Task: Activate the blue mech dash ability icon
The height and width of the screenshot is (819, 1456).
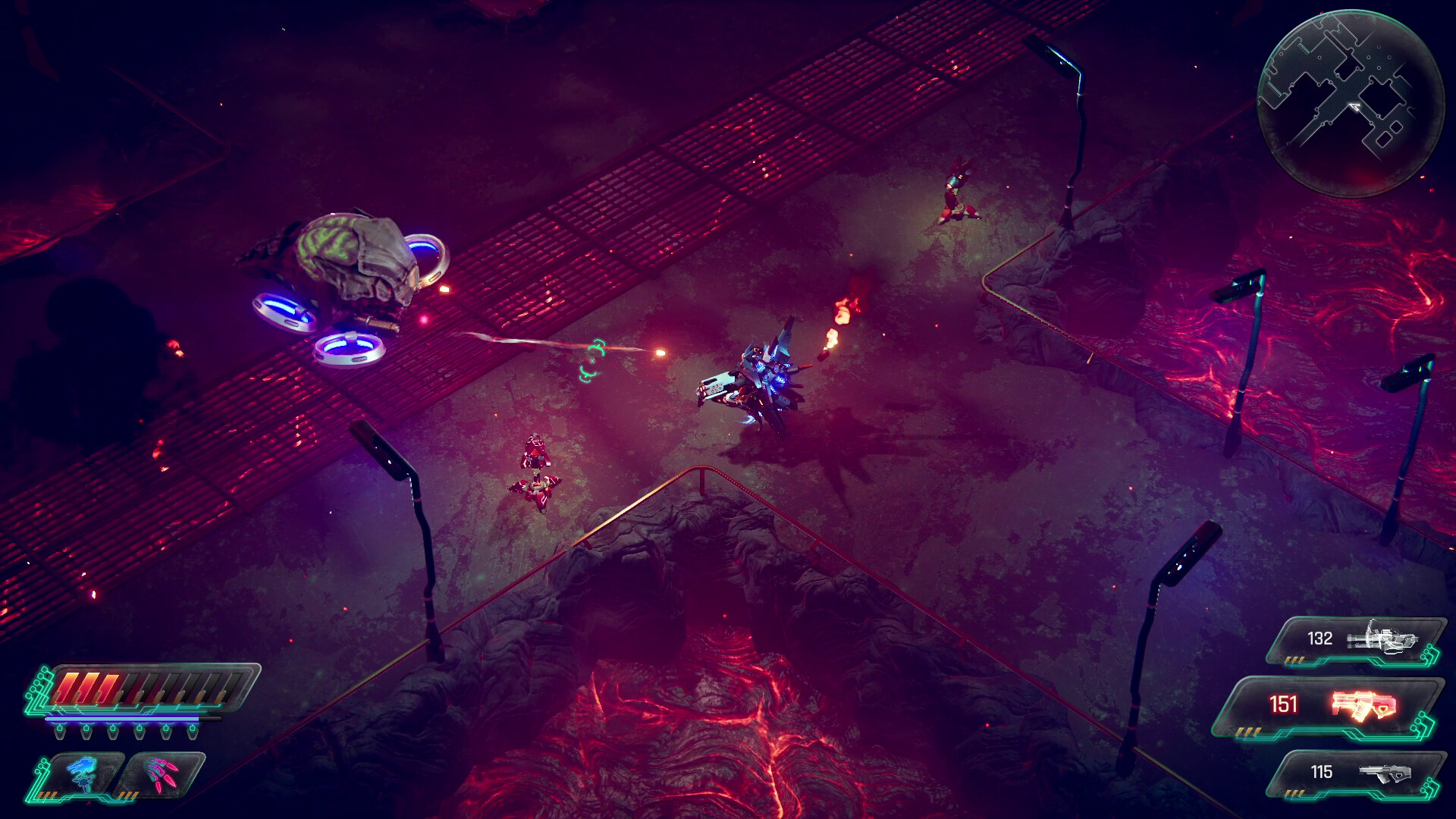Action: click(81, 774)
